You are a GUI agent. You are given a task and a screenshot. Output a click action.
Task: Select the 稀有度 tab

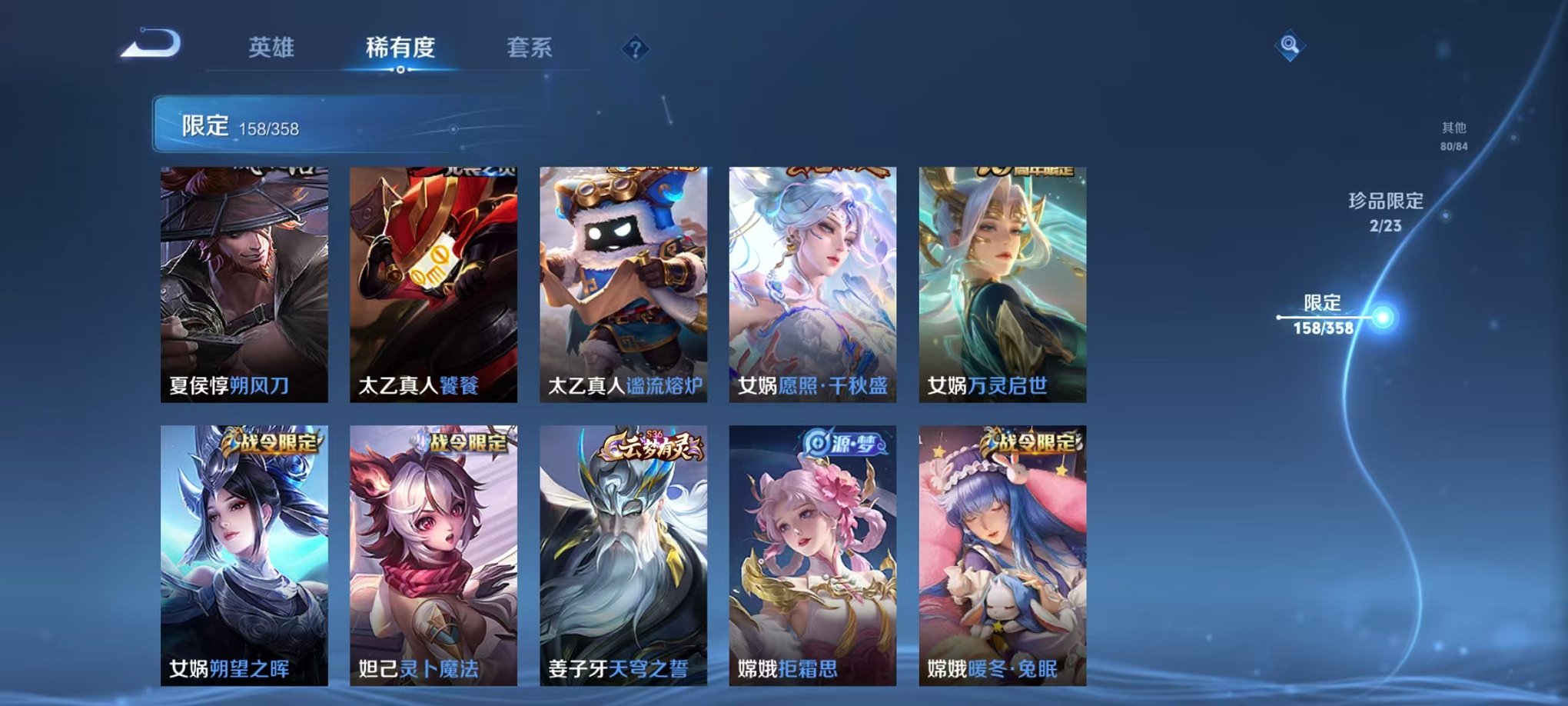pos(403,46)
